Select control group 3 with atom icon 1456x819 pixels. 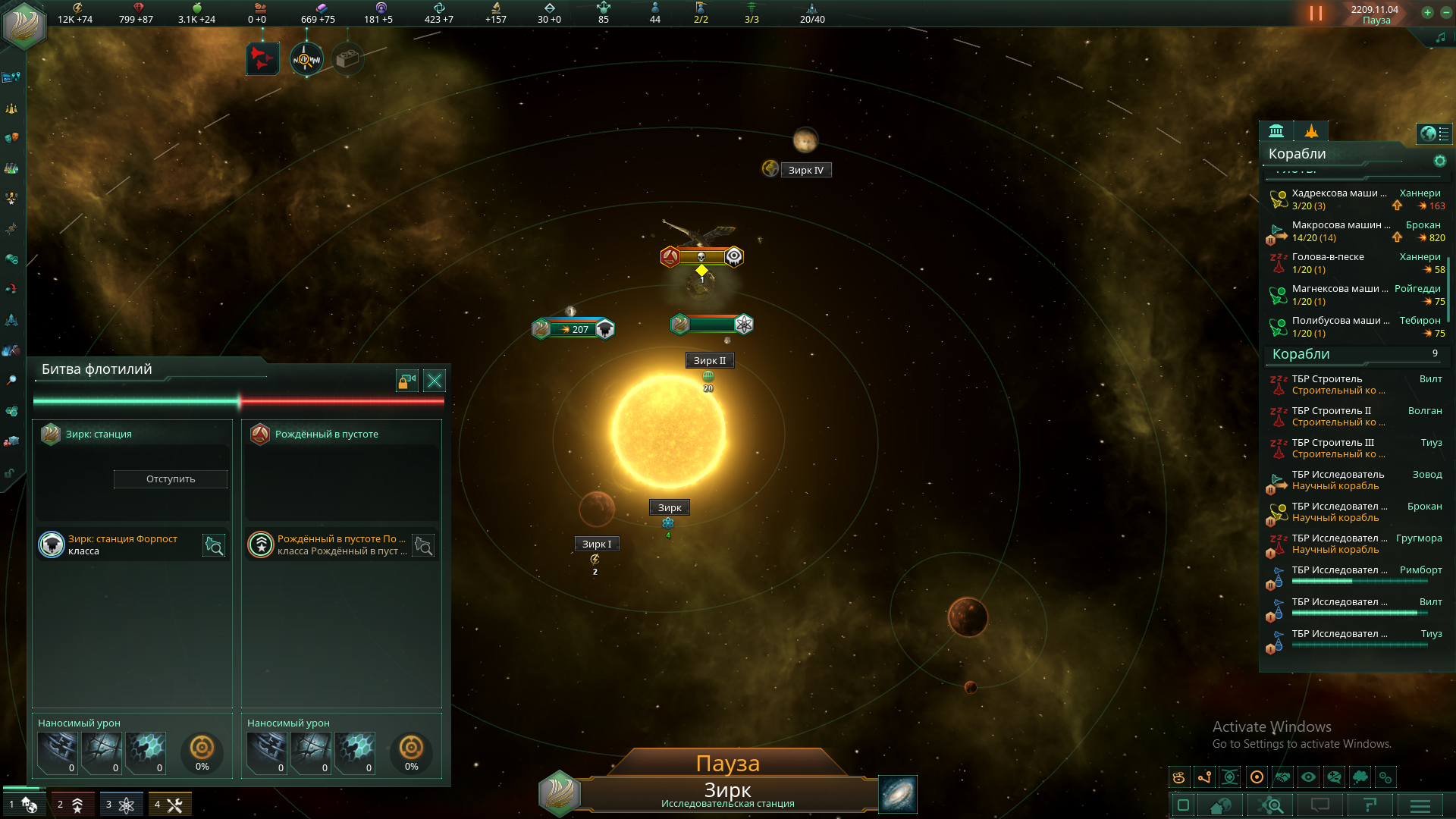point(121,805)
